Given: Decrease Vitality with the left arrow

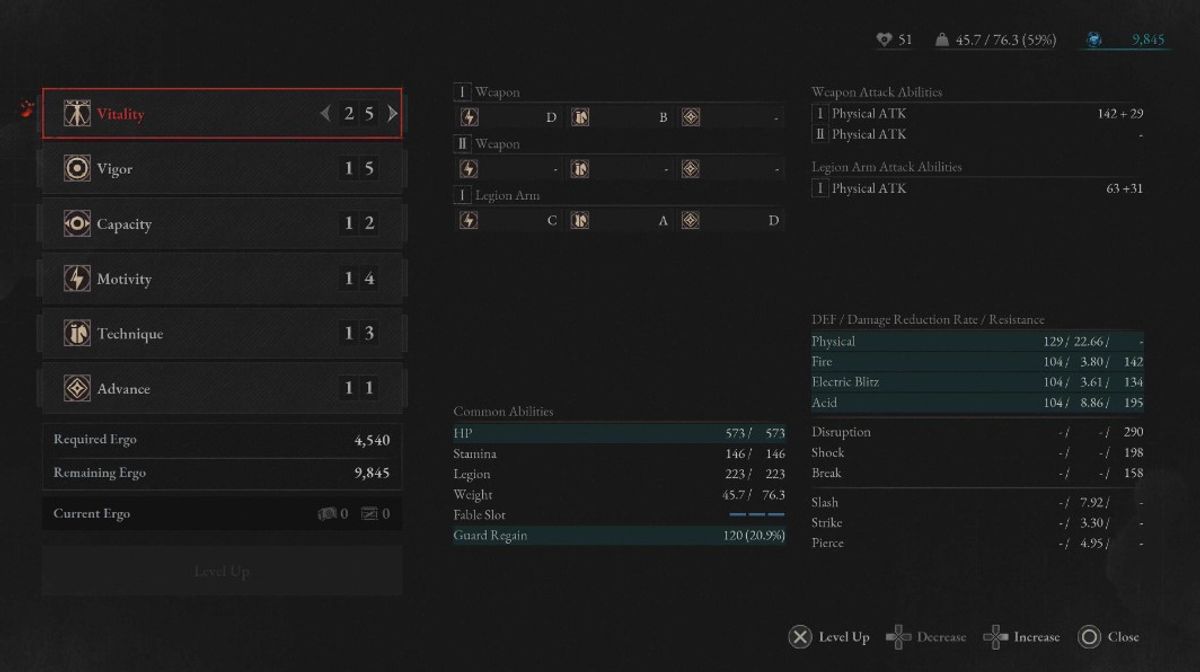Looking at the screenshot, I should click(x=325, y=114).
